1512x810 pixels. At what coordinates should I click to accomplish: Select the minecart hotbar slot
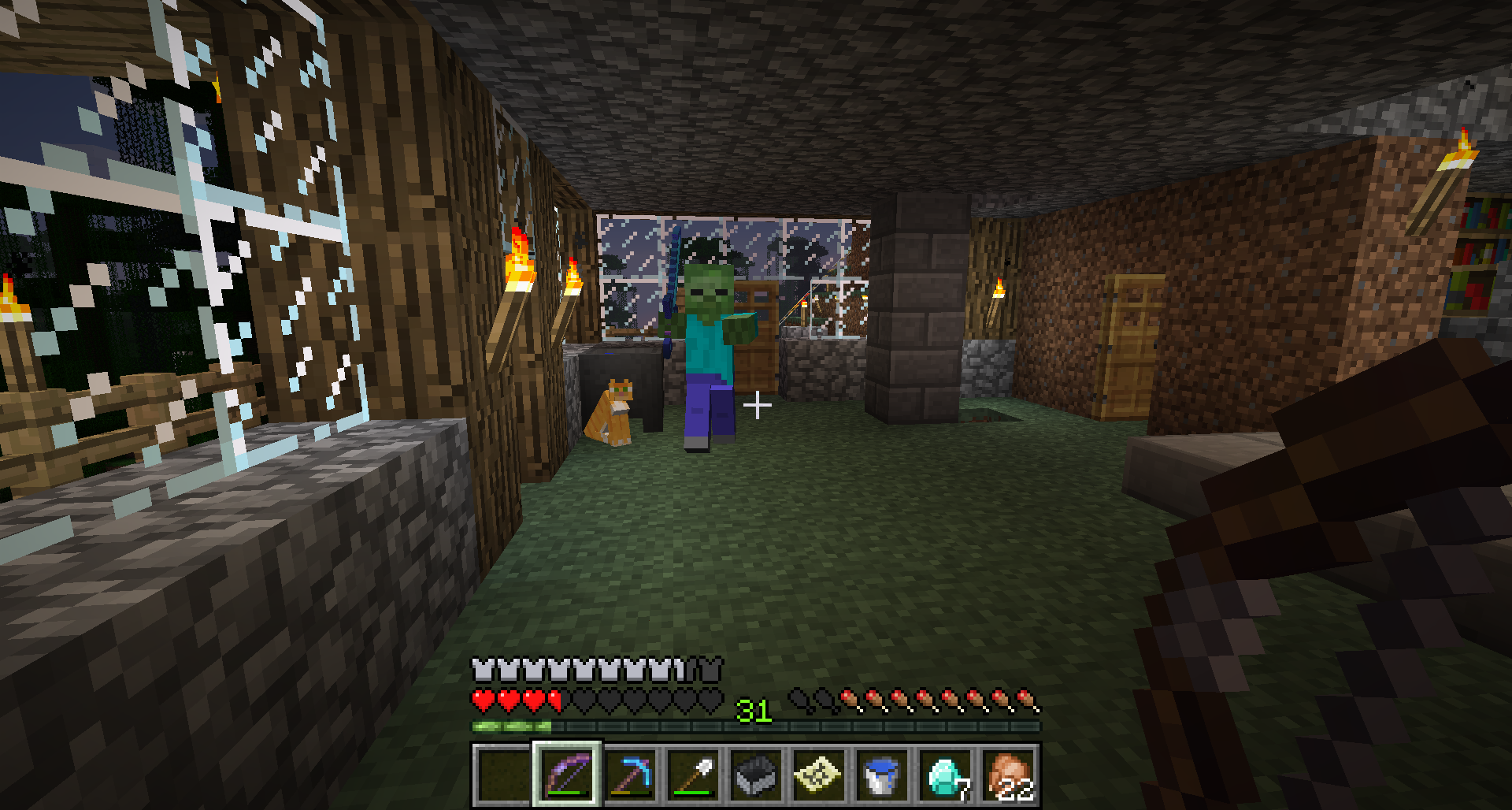point(757,775)
